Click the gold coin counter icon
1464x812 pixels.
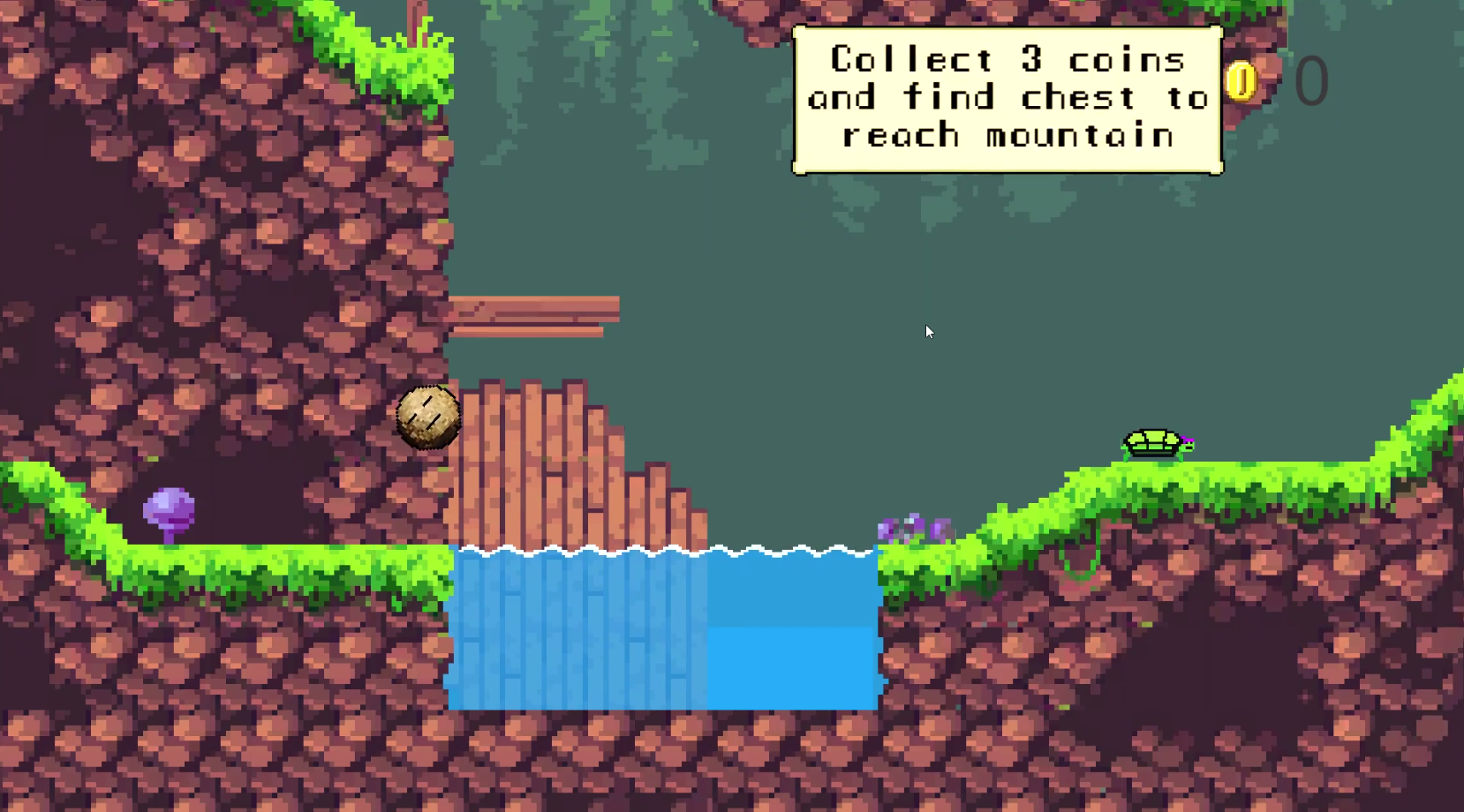click(x=1241, y=81)
